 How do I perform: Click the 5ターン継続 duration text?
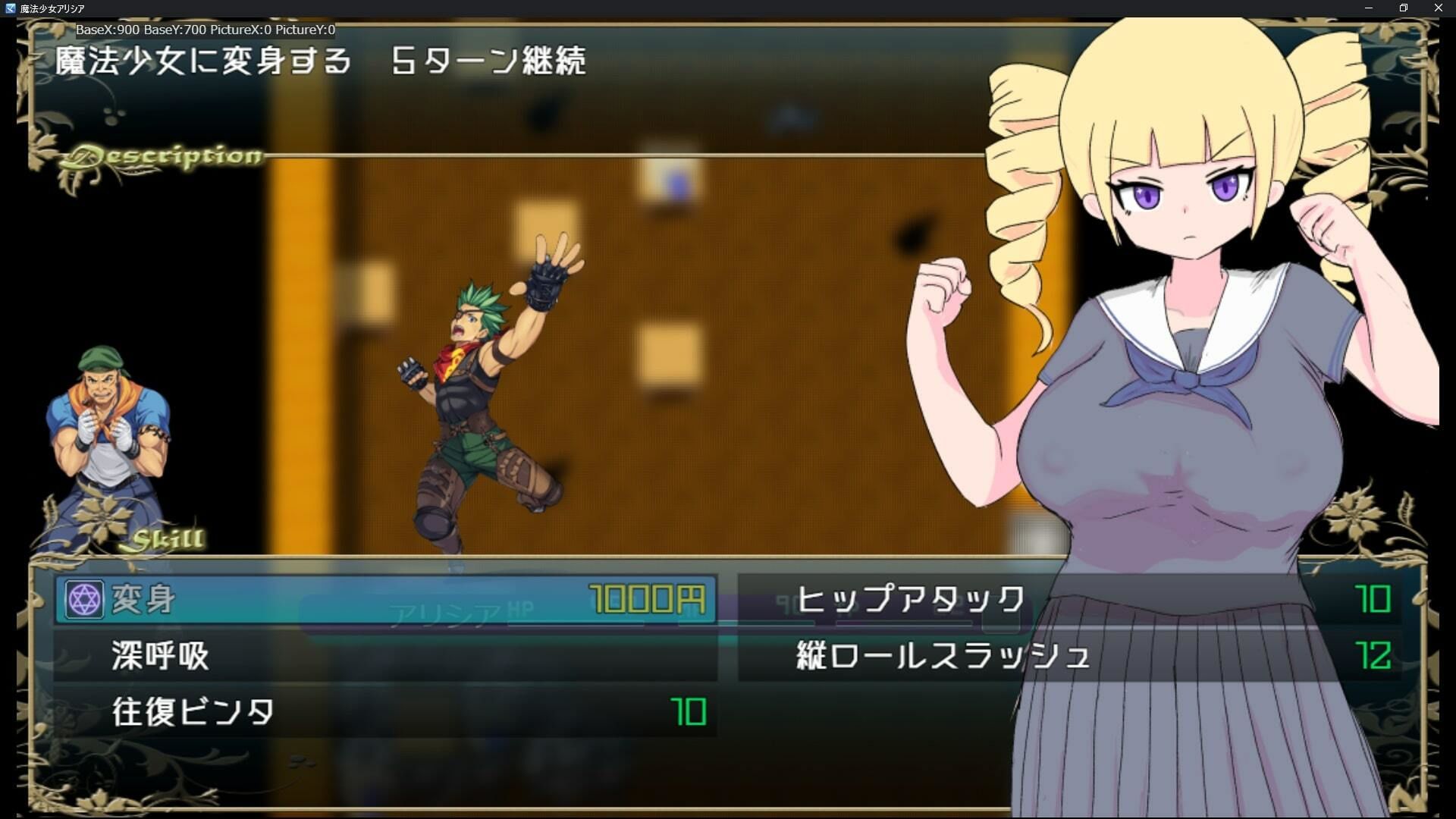click(x=489, y=62)
